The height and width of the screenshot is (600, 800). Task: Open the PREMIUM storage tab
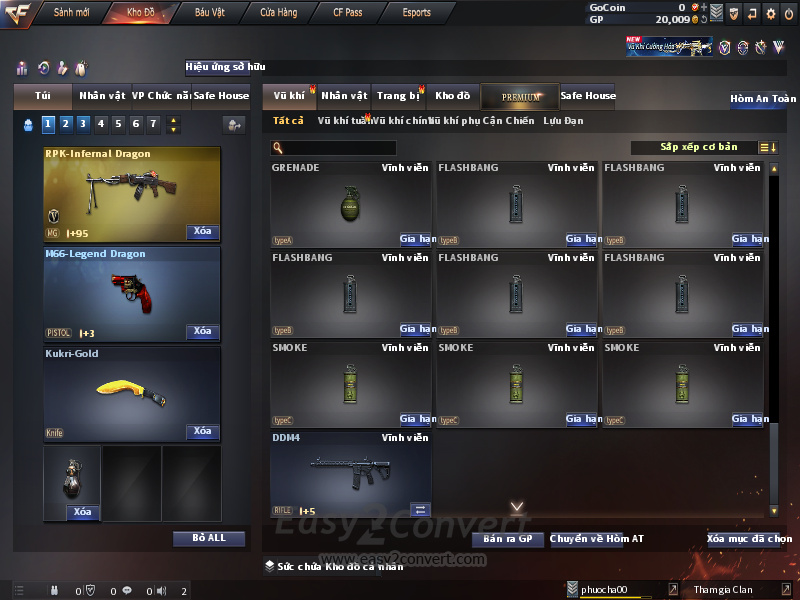pos(520,97)
